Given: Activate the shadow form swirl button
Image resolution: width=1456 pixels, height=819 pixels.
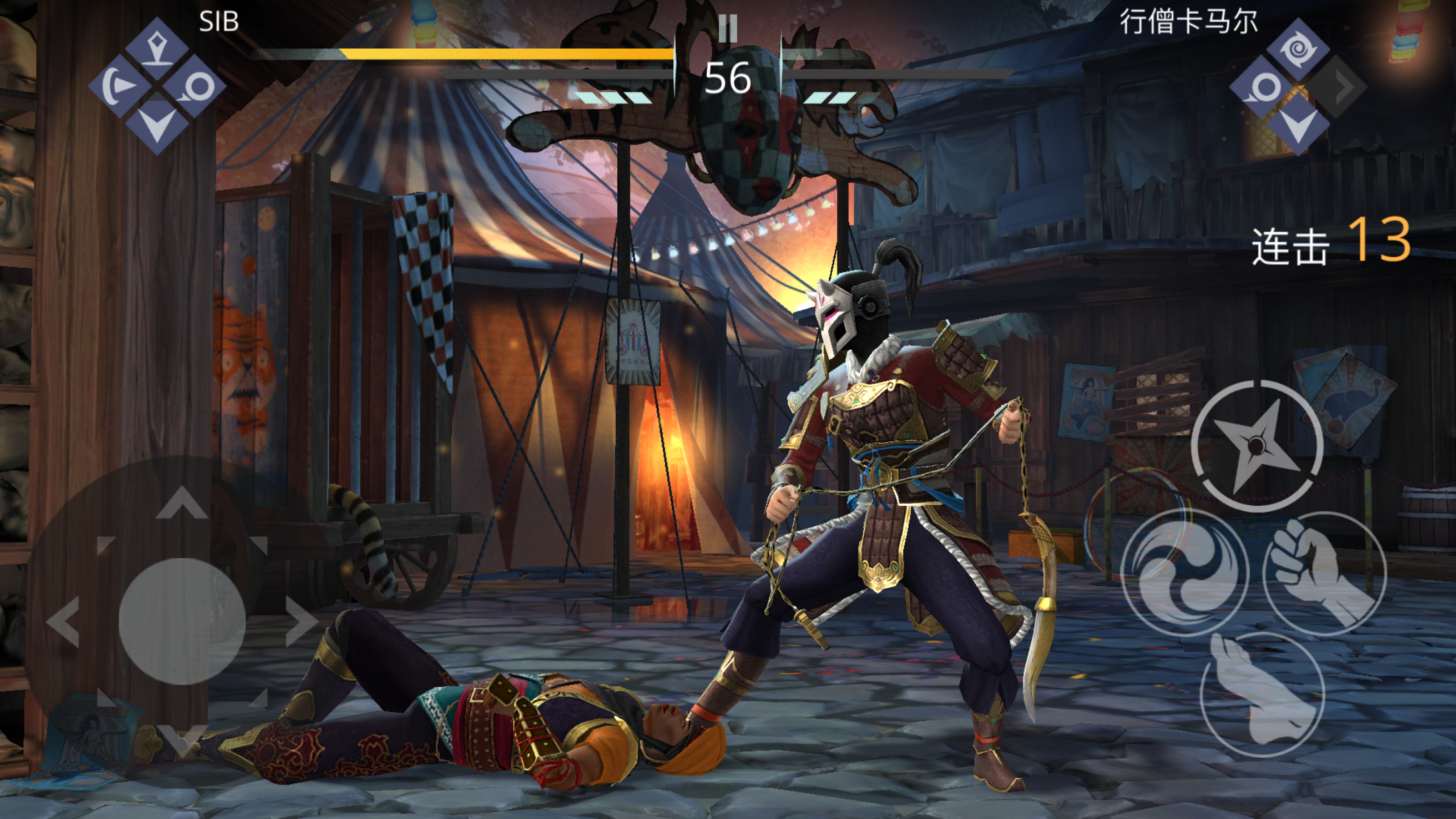Looking at the screenshot, I should click(x=1184, y=572).
